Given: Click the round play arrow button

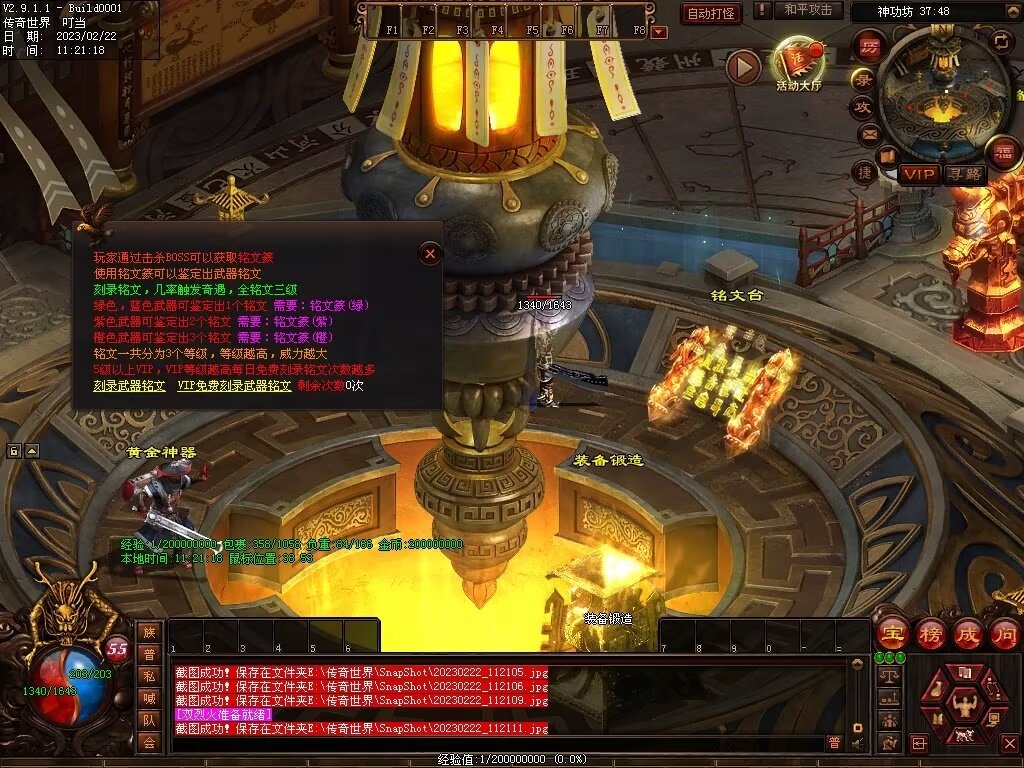Looking at the screenshot, I should [743, 67].
